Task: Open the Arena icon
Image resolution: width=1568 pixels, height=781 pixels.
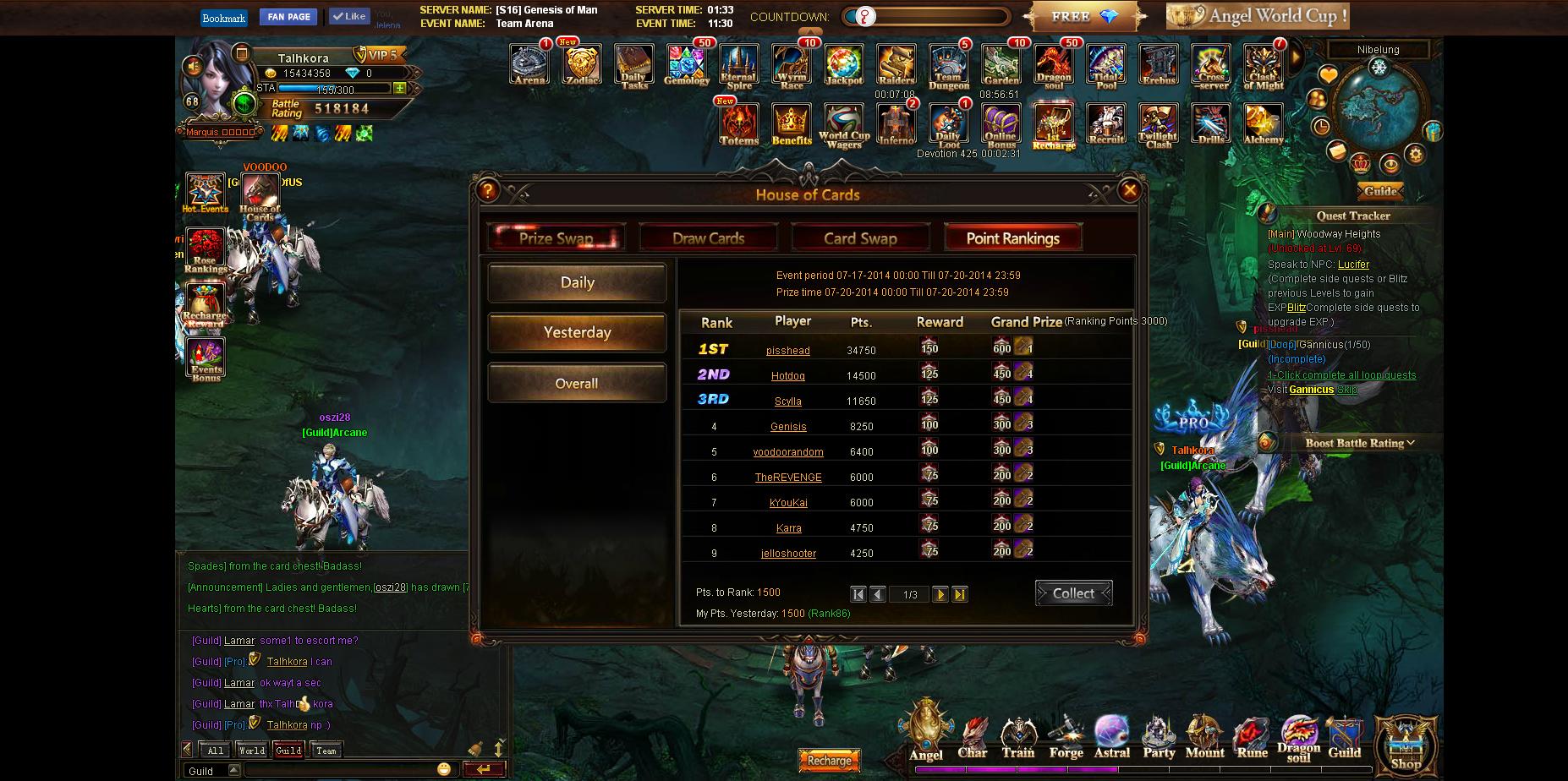Action: (529, 65)
